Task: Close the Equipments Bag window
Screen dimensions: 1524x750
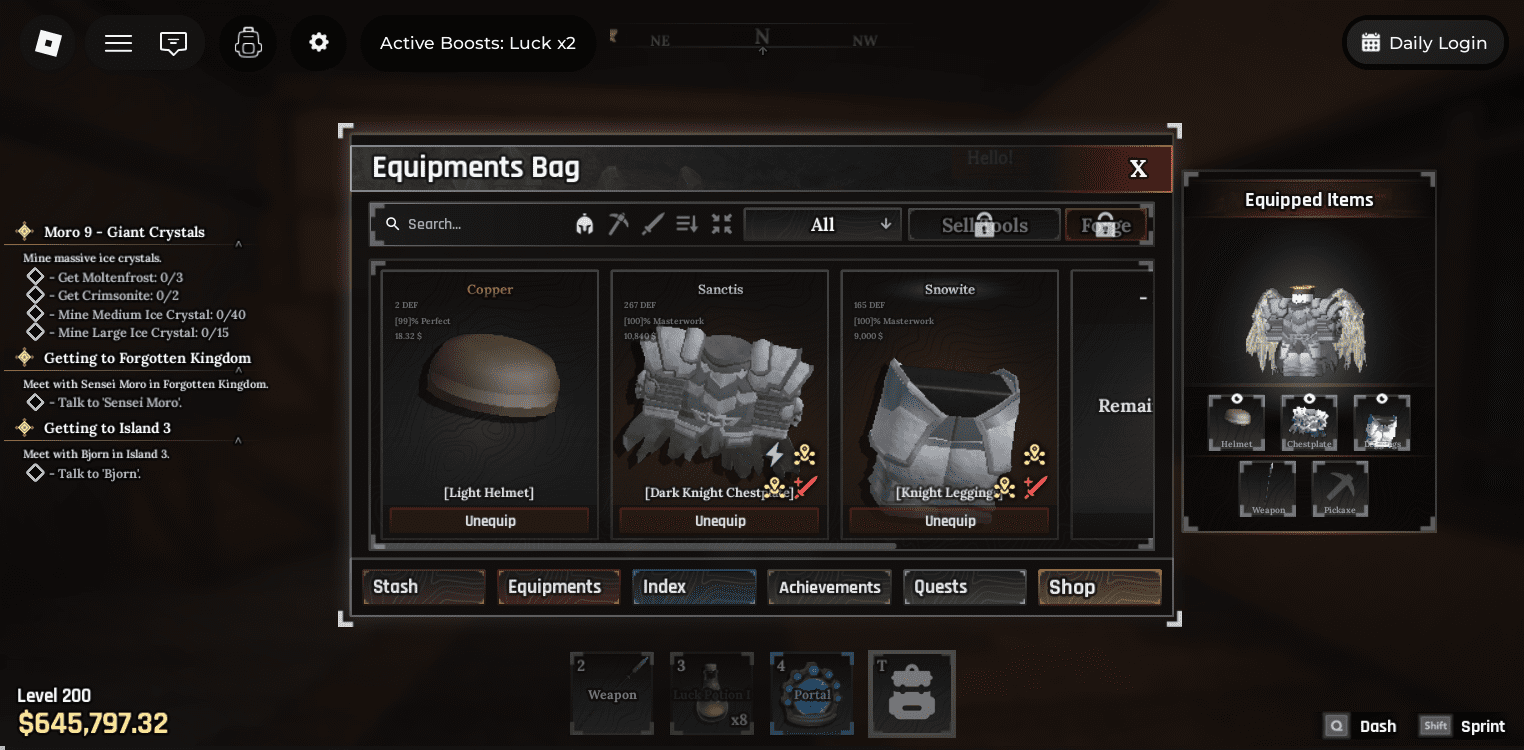Action: point(1138,169)
